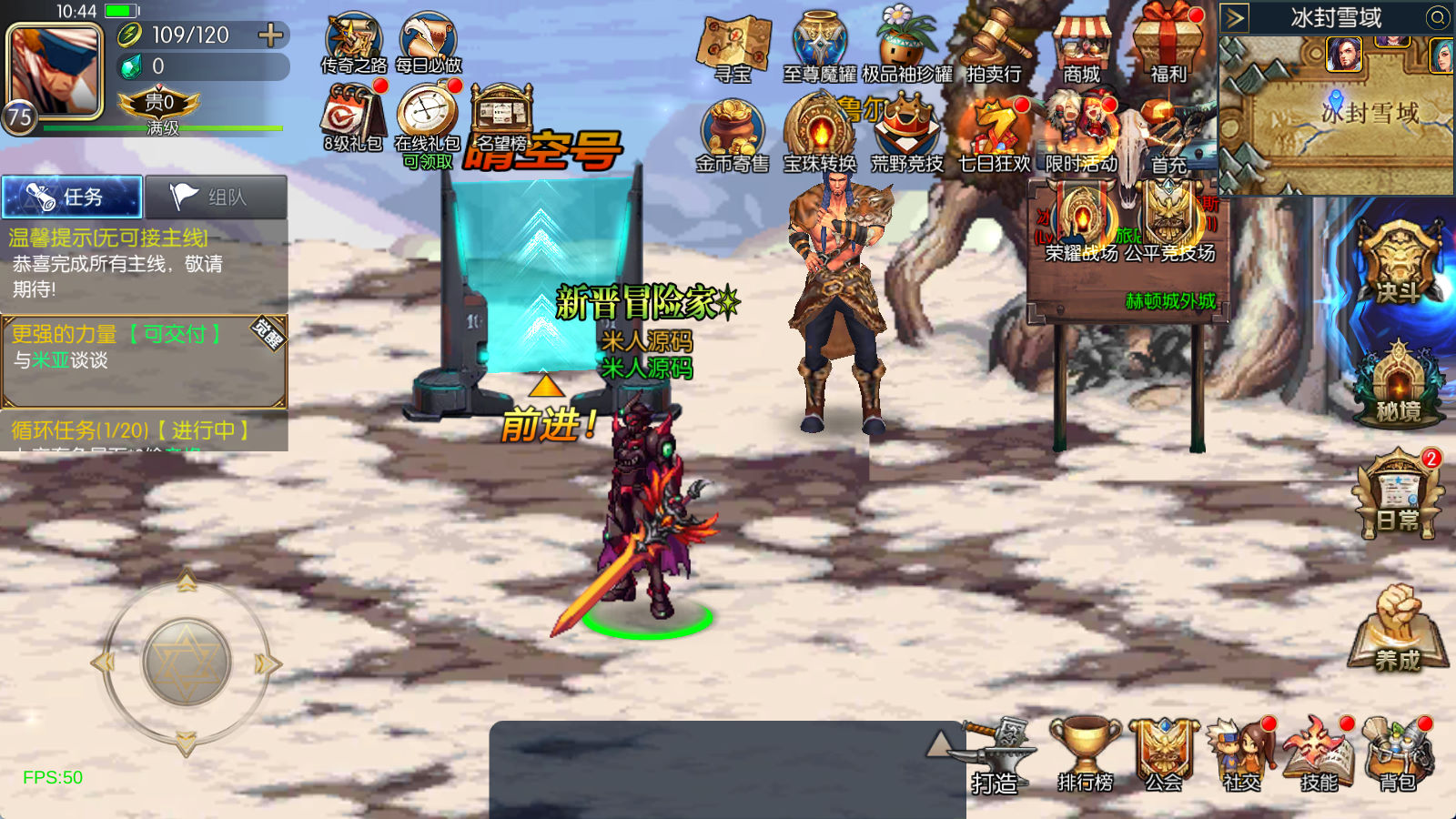Add stamina with the plus button
1456x819 pixels.
270,35
